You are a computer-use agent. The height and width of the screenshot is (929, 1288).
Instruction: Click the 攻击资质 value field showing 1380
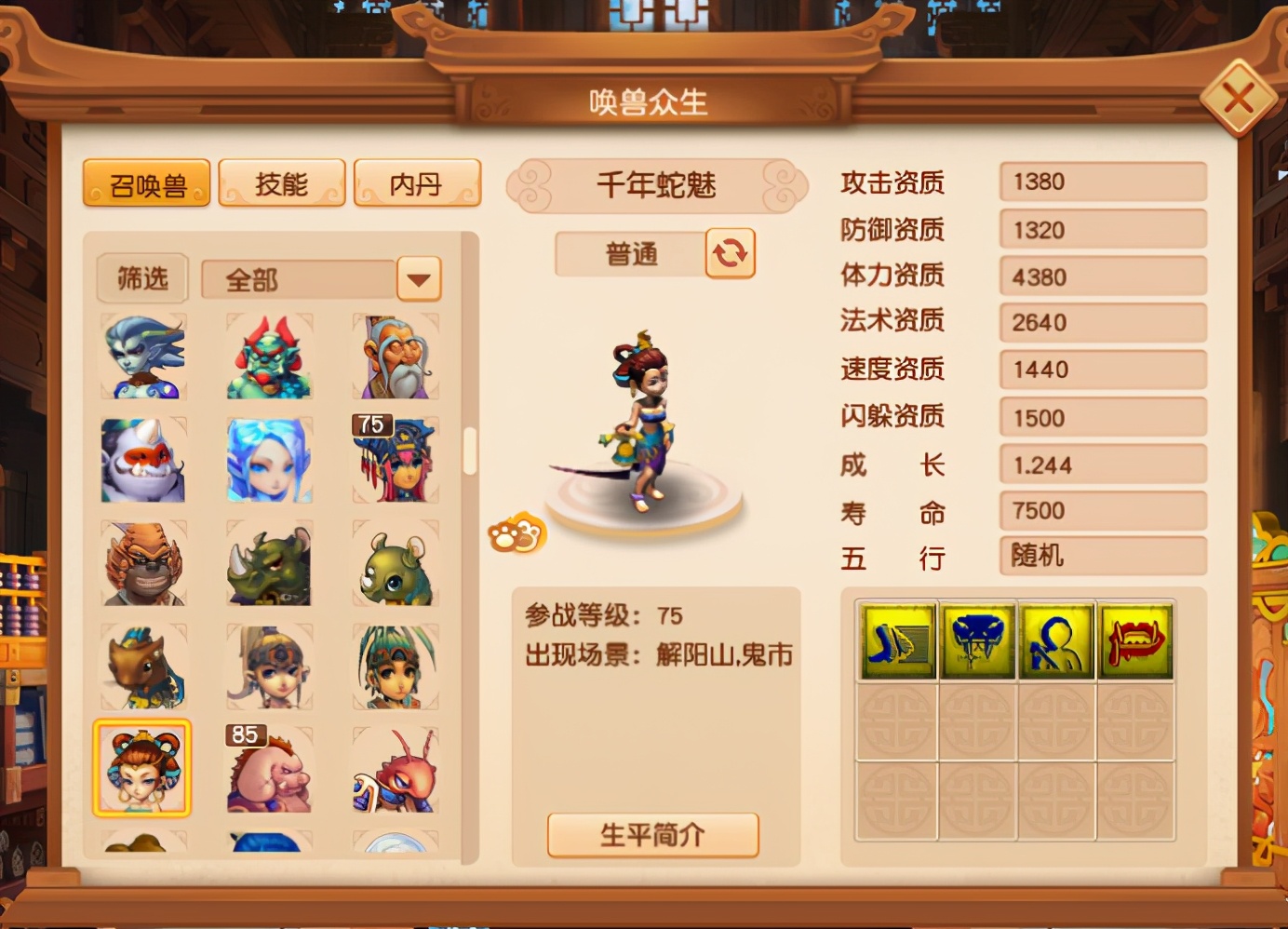1102,182
